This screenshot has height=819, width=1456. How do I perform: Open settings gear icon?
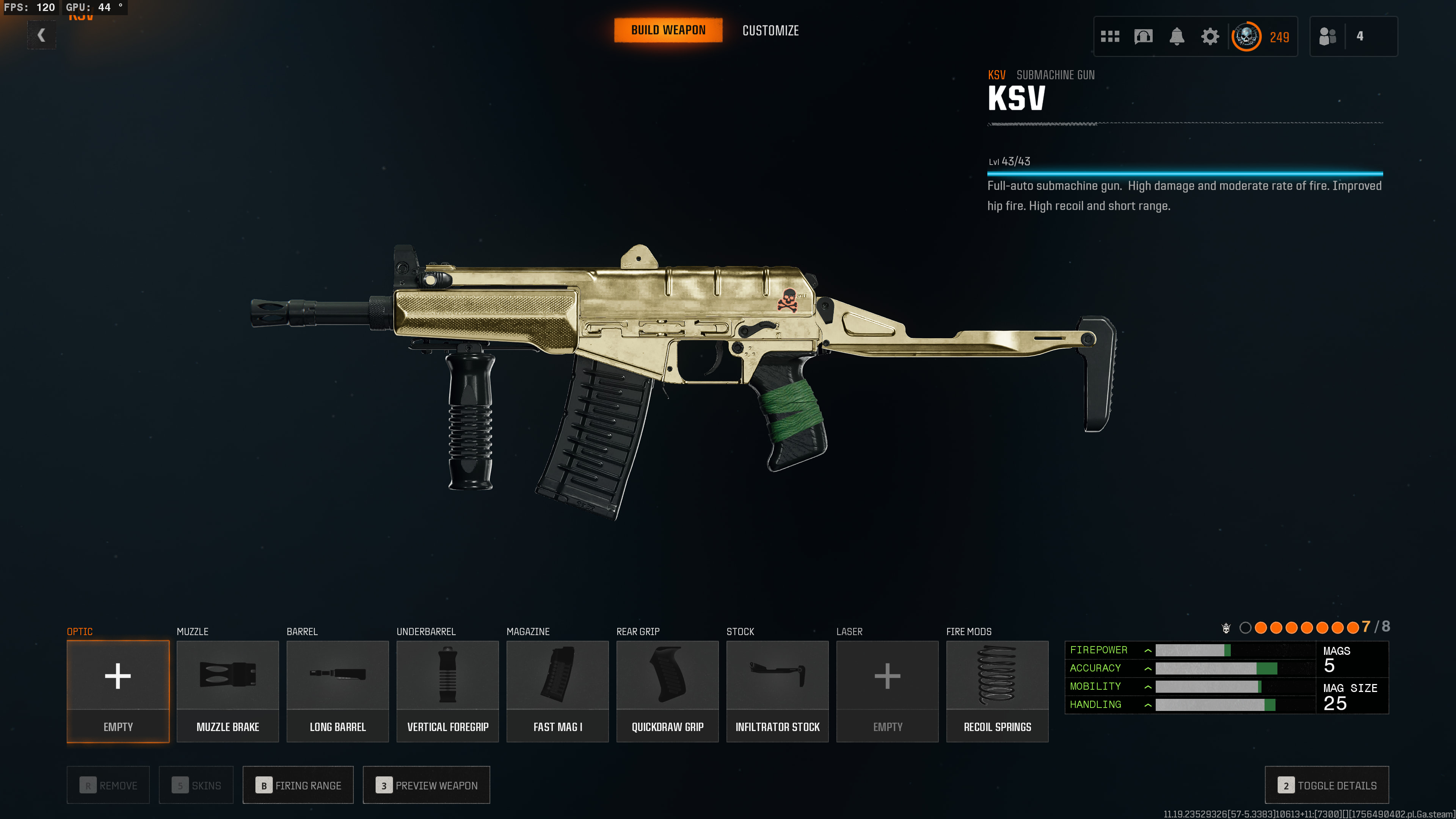click(x=1210, y=37)
